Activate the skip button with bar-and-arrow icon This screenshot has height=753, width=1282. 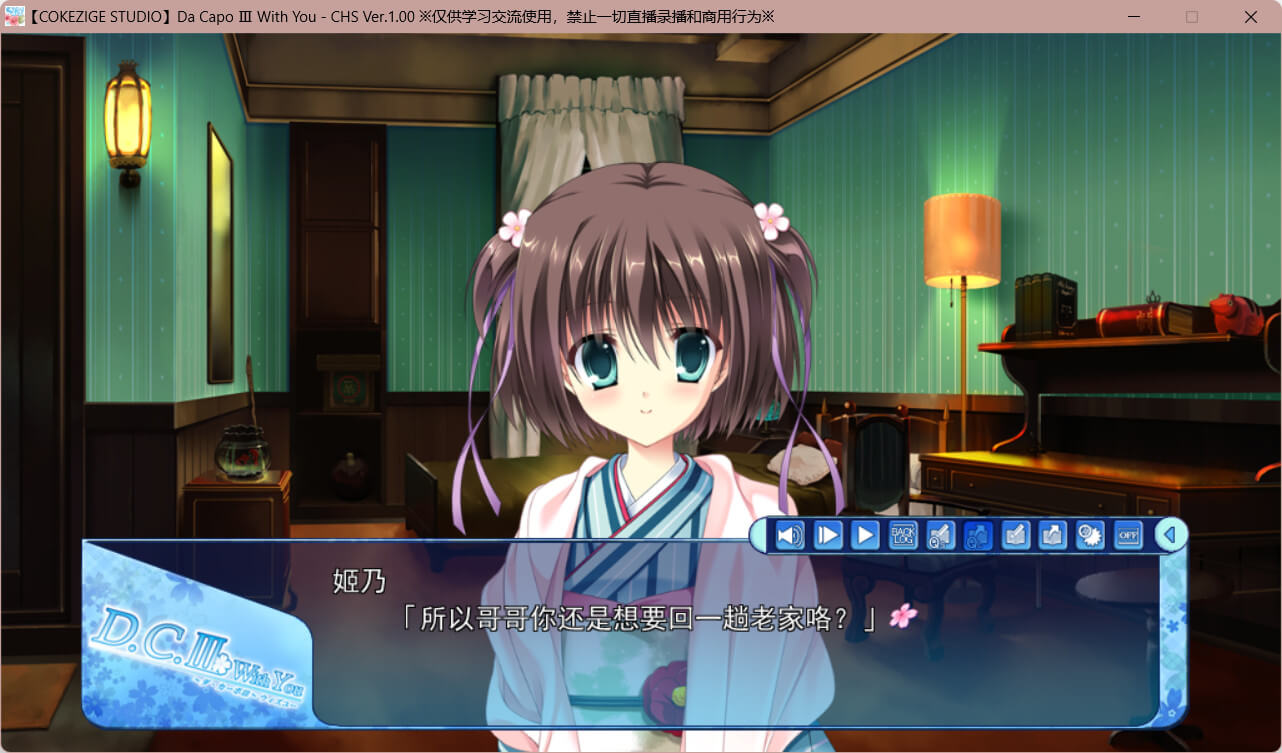pos(828,536)
